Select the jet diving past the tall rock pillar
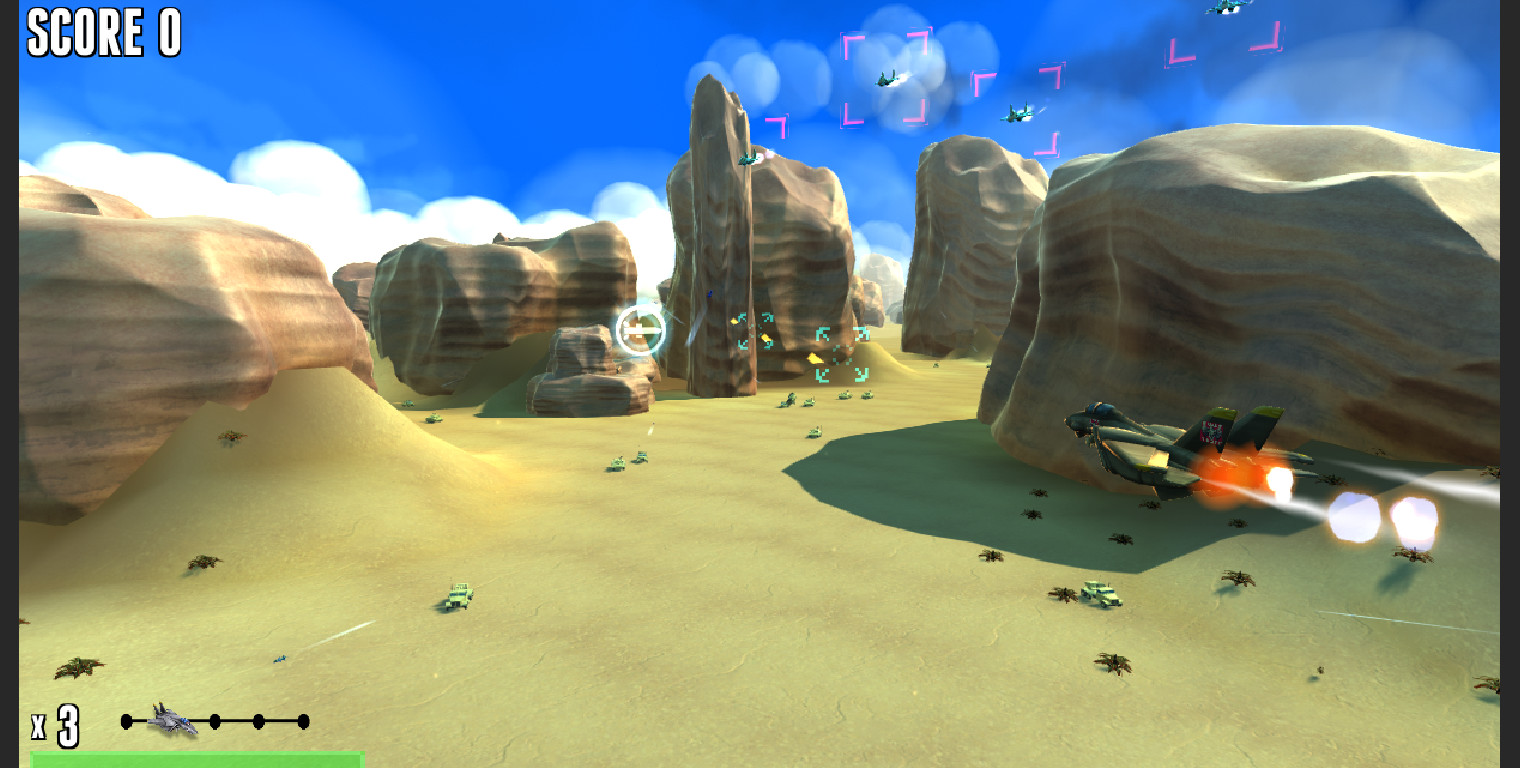Image resolution: width=1520 pixels, height=768 pixels. coord(748,158)
